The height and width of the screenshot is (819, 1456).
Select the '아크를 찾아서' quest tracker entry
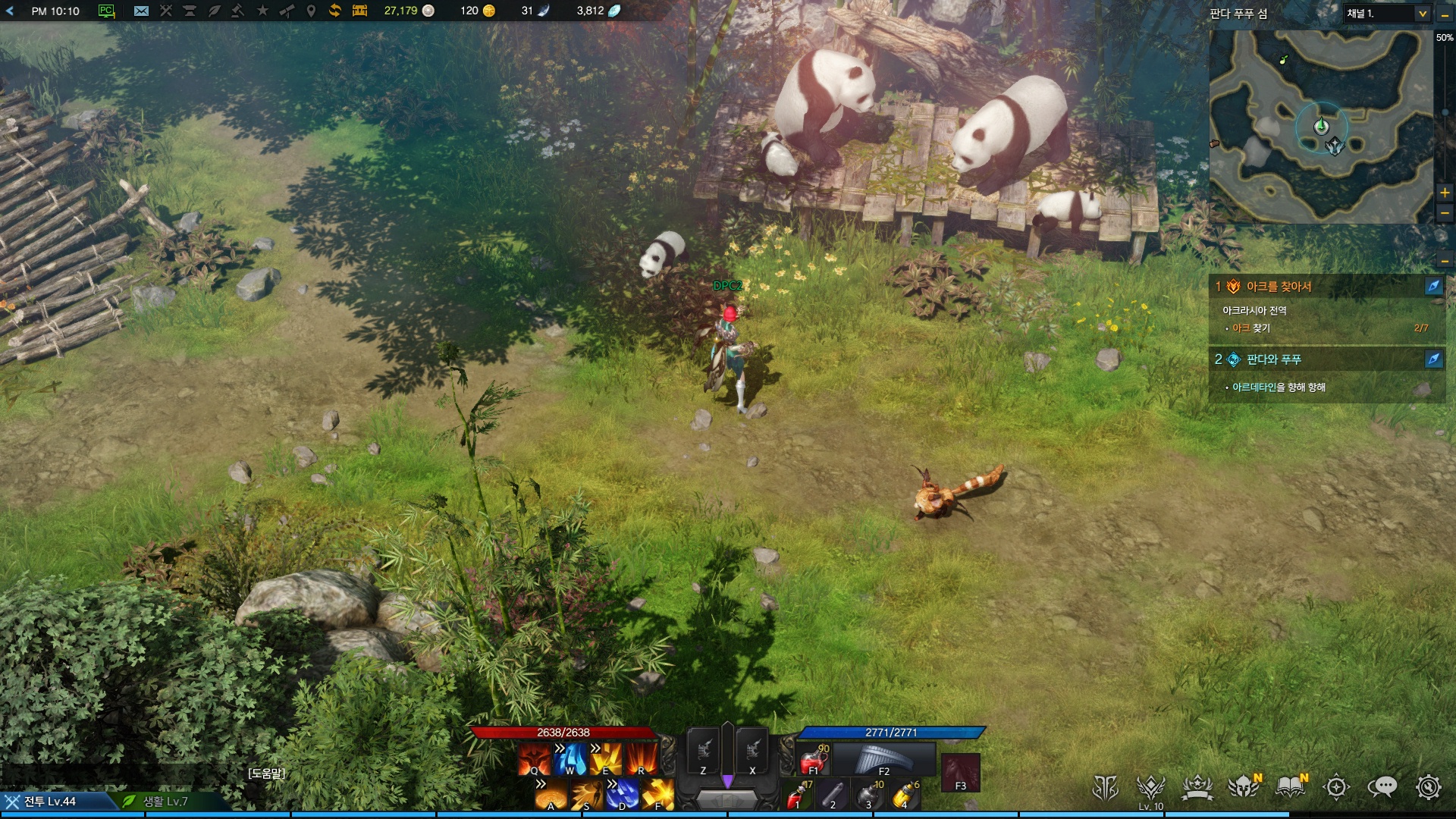pyautogui.click(x=1279, y=287)
